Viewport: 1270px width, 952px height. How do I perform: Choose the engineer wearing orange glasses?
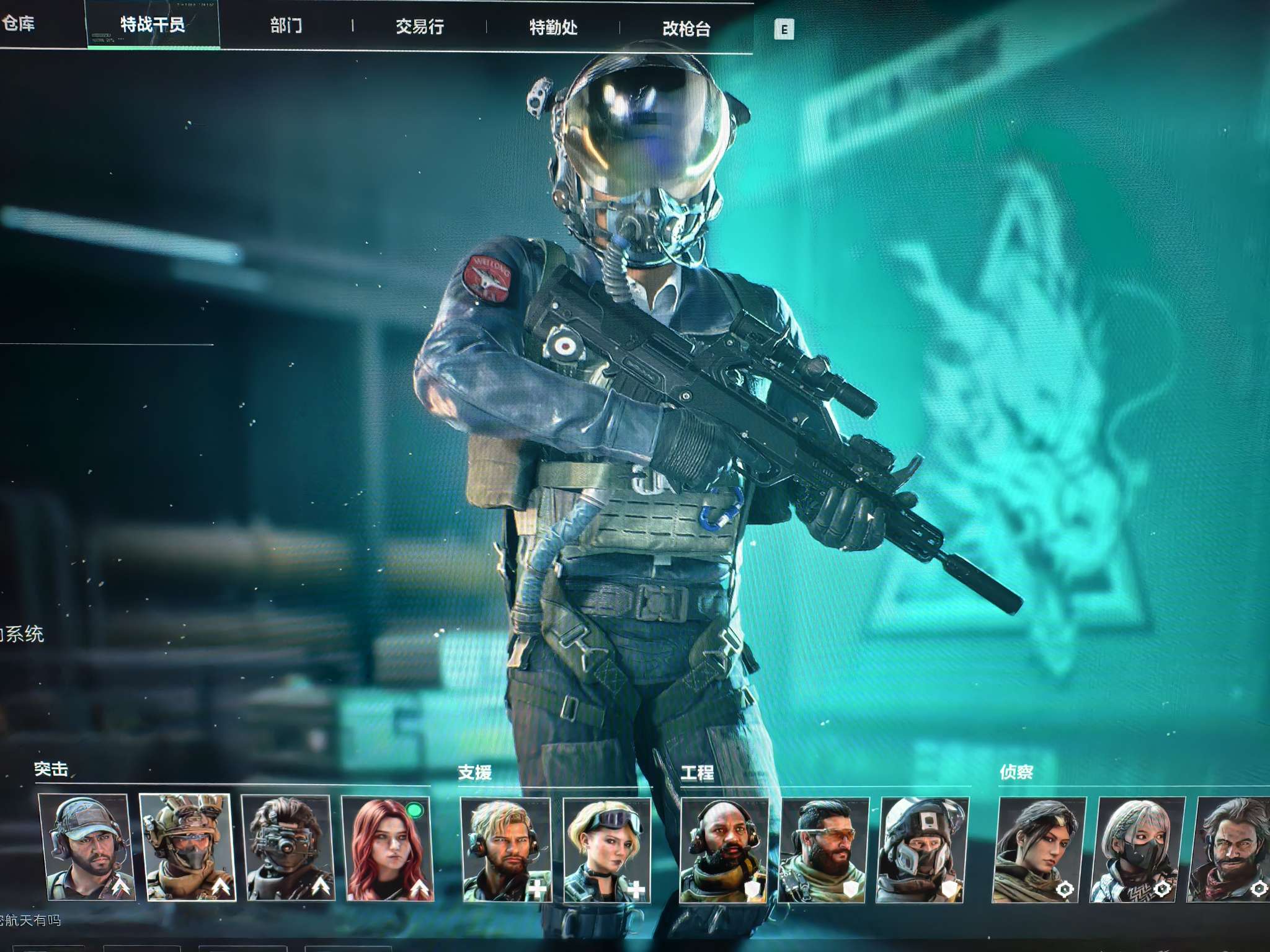(824, 850)
